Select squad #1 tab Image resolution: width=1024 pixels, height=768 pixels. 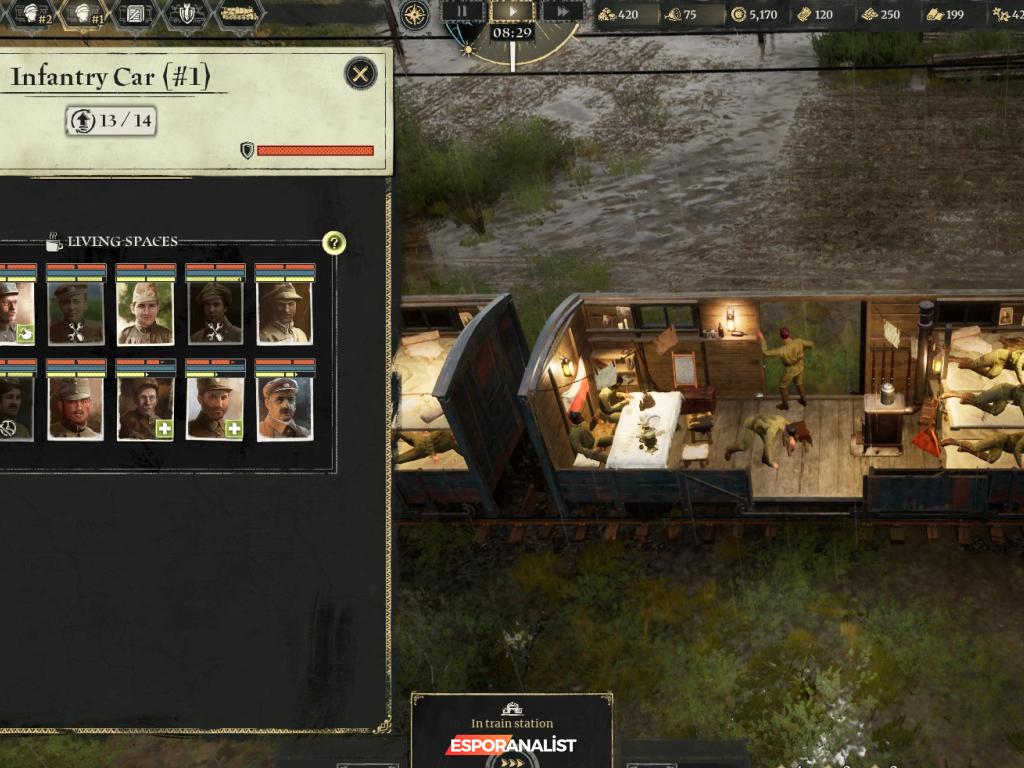click(87, 13)
